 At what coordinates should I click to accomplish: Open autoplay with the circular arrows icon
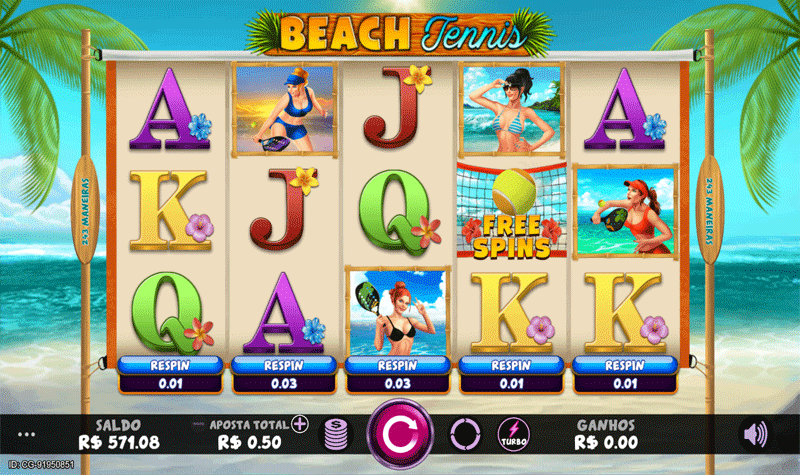(x=466, y=434)
